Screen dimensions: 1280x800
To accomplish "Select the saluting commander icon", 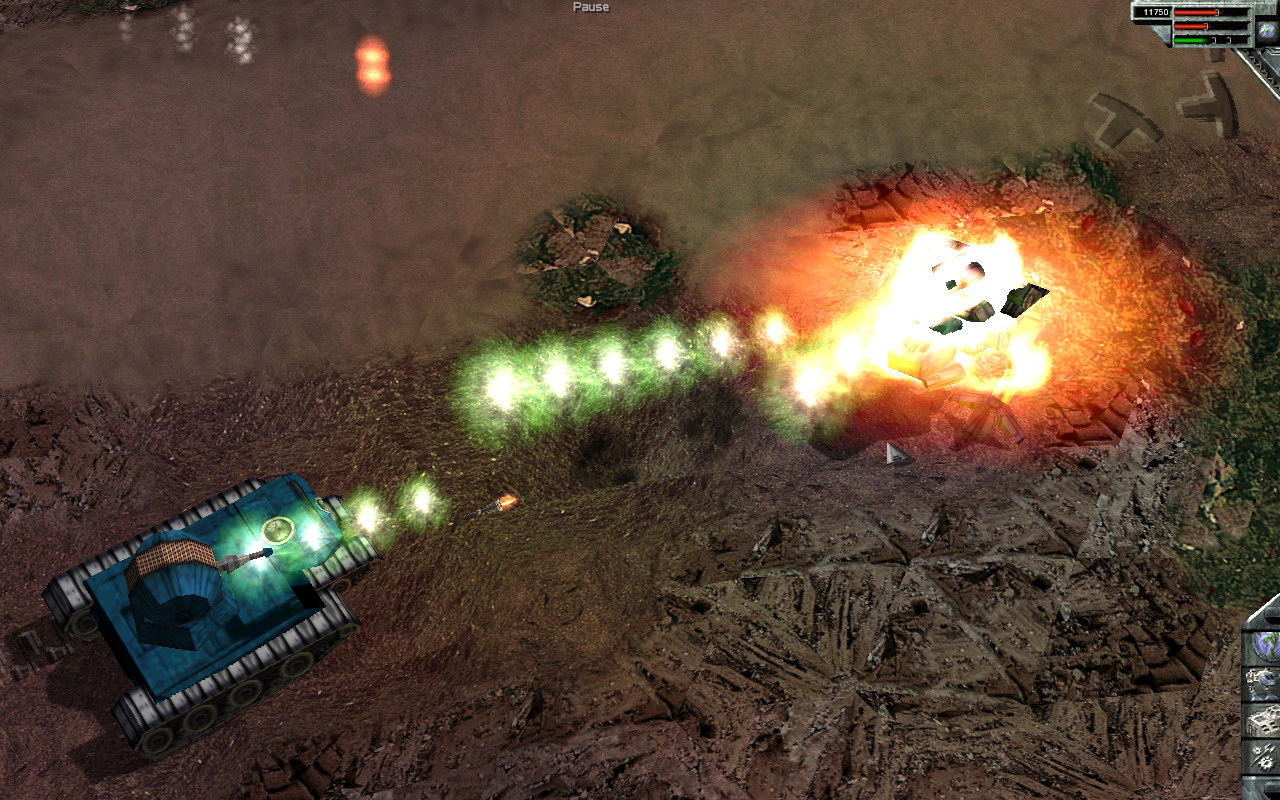I will [x=1263, y=683].
